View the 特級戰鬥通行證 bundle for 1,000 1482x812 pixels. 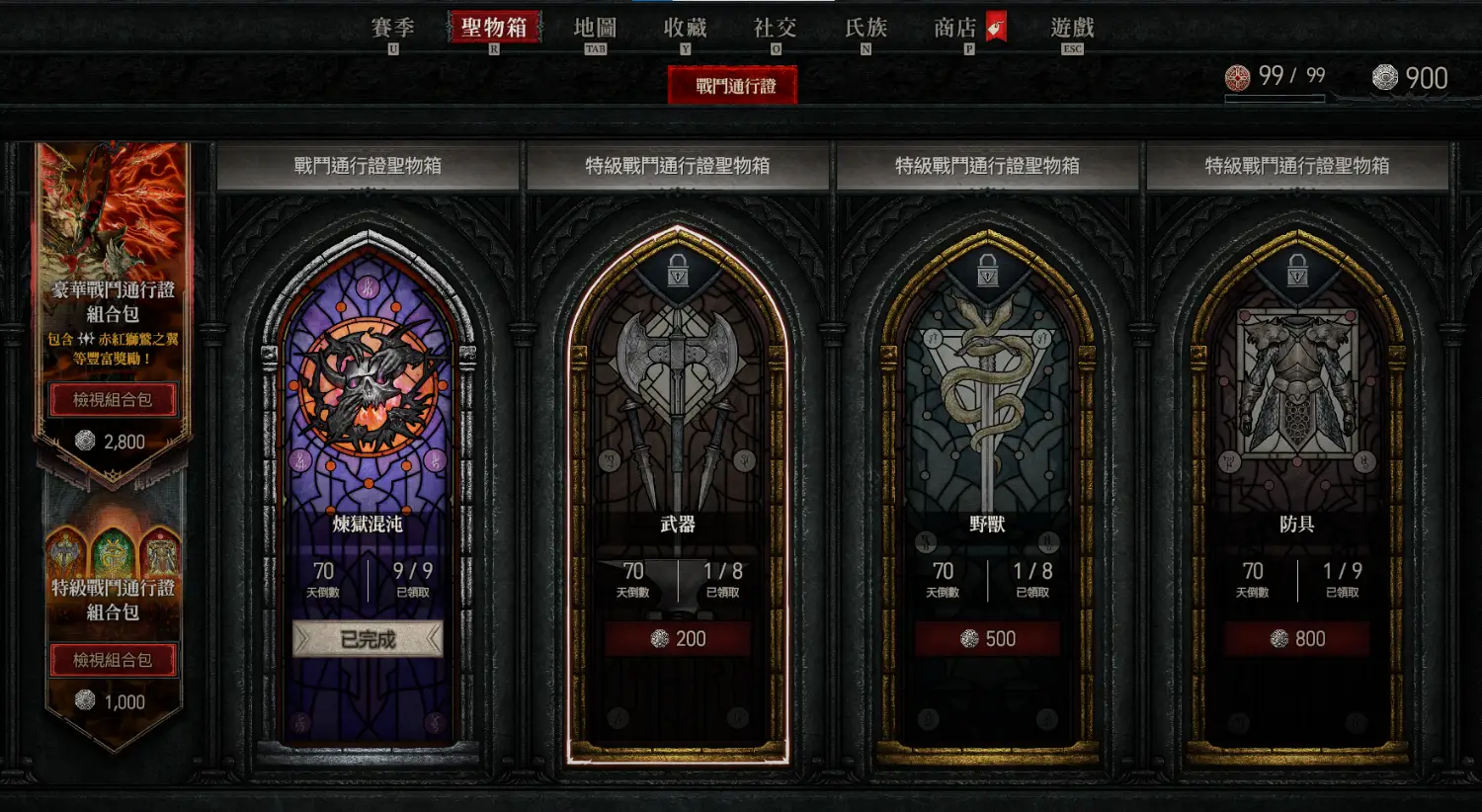click(x=113, y=660)
